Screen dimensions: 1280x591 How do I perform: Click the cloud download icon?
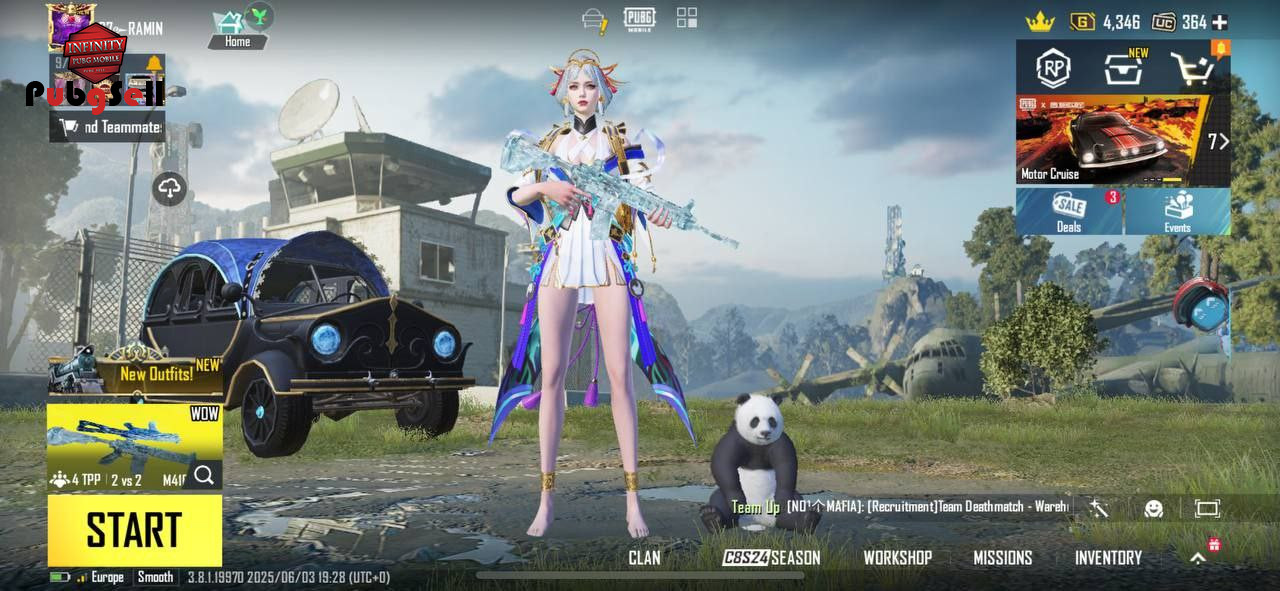point(169,188)
